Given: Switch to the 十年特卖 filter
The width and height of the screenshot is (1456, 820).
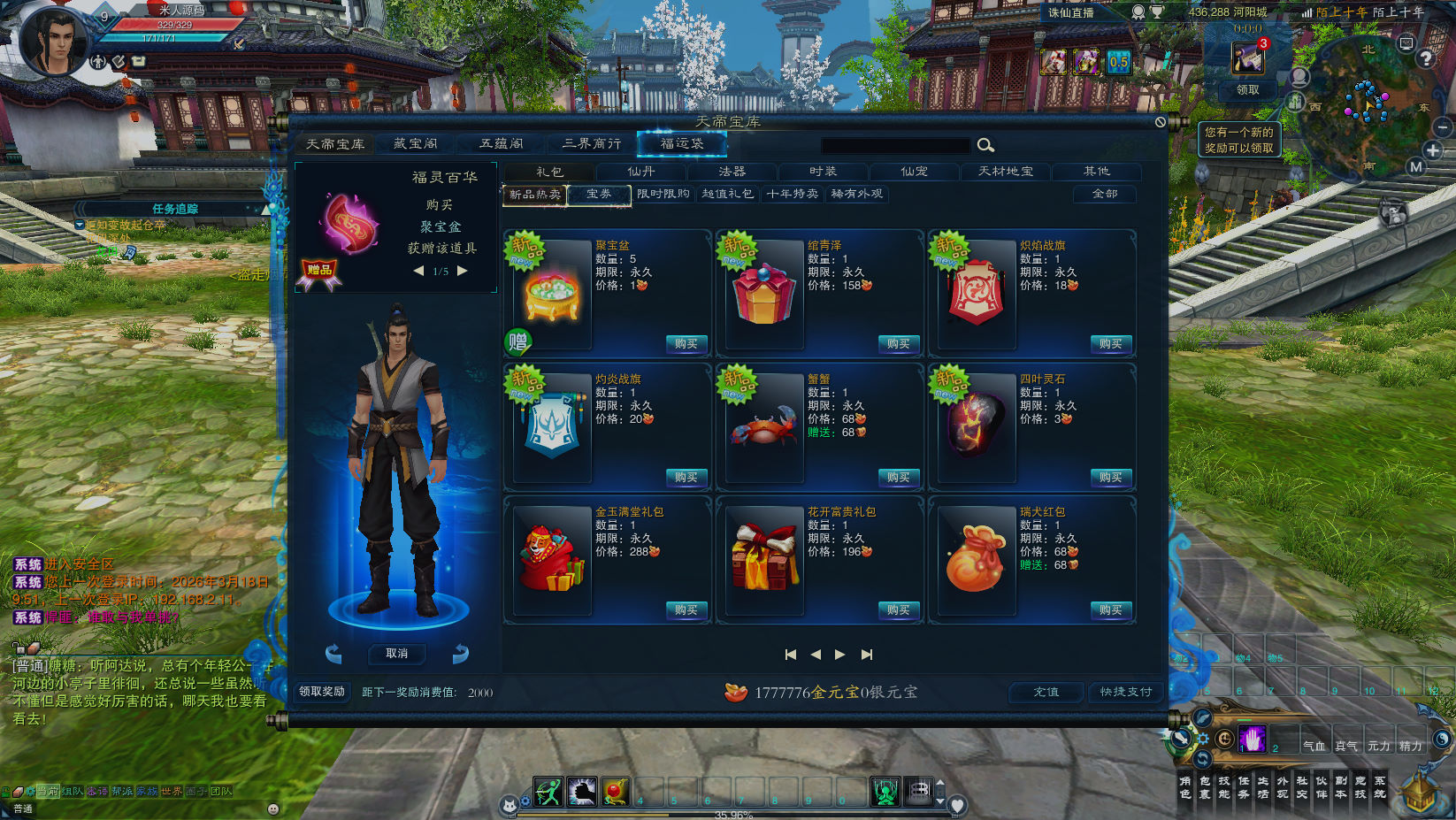Looking at the screenshot, I should (x=793, y=194).
